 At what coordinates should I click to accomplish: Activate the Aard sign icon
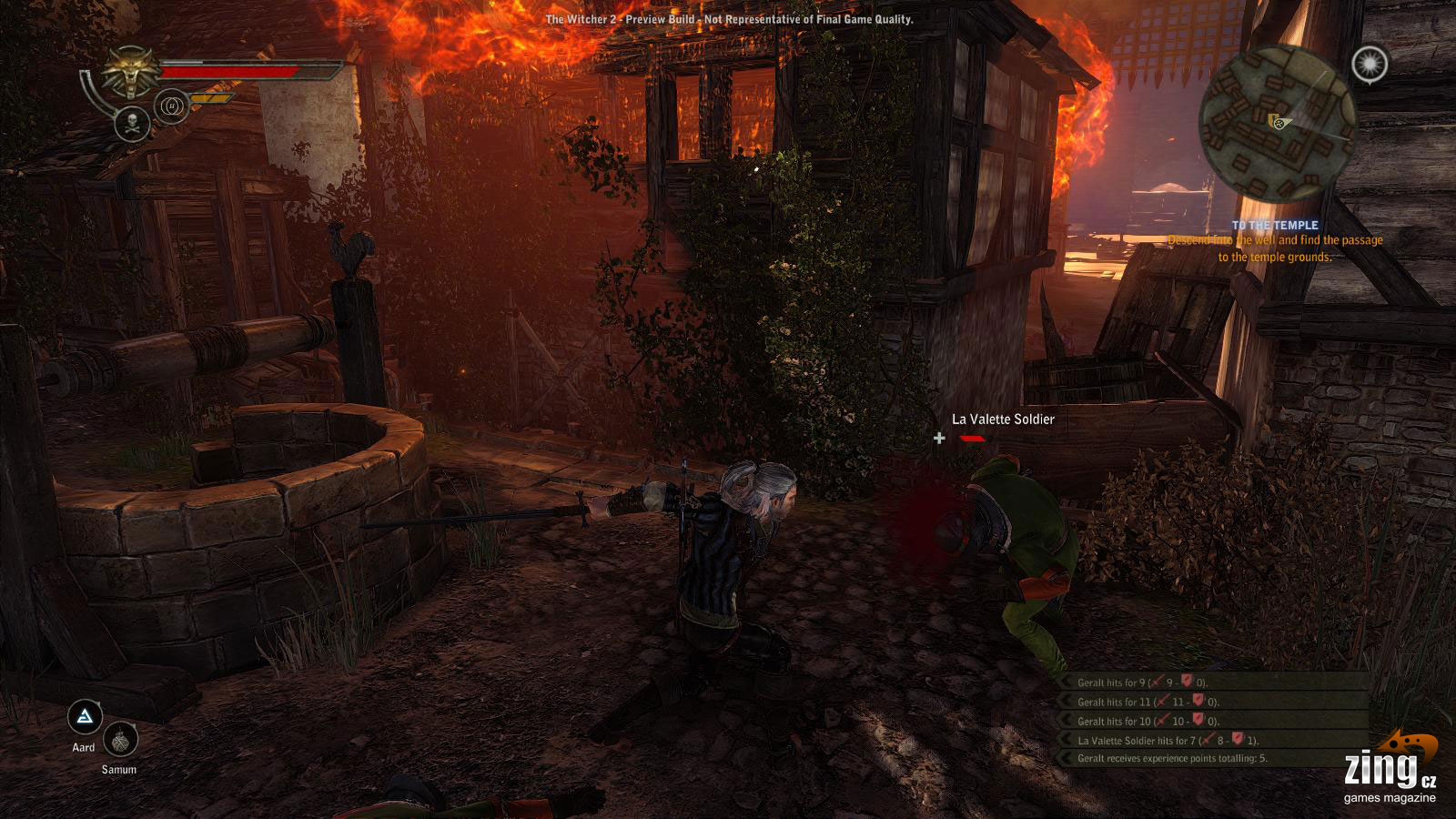tap(86, 718)
